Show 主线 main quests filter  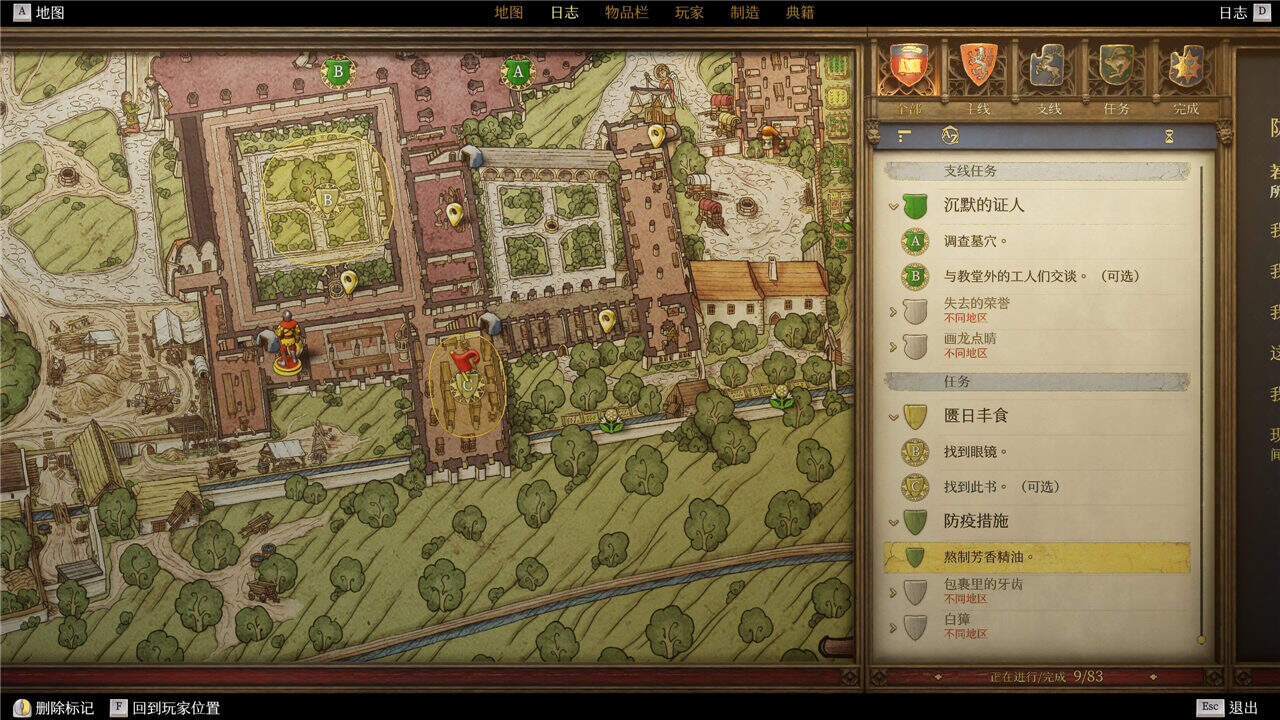click(x=979, y=70)
